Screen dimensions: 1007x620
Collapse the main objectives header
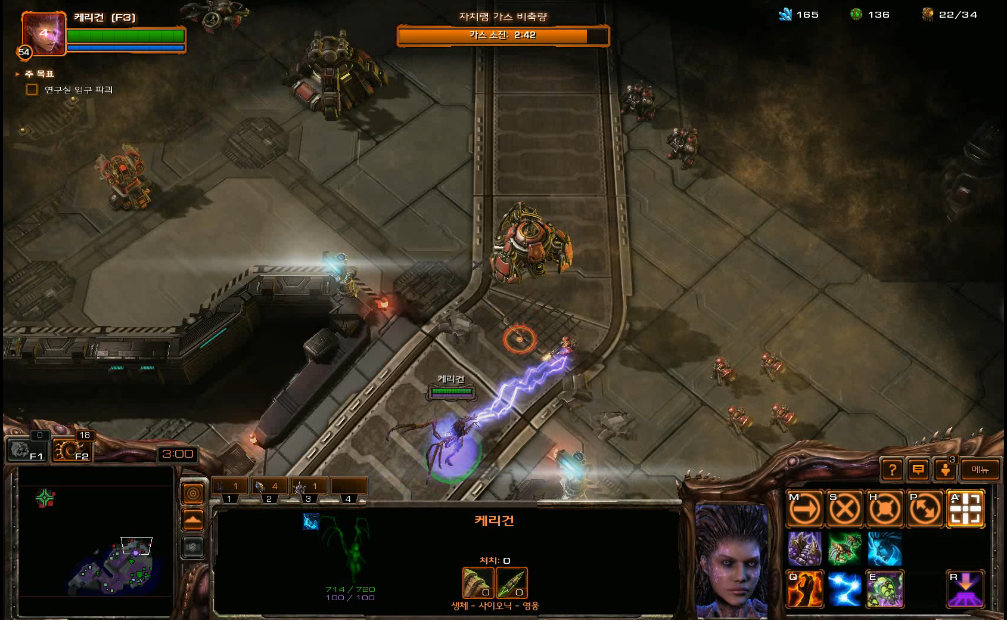pyautogui.click(x=18, y=74)
